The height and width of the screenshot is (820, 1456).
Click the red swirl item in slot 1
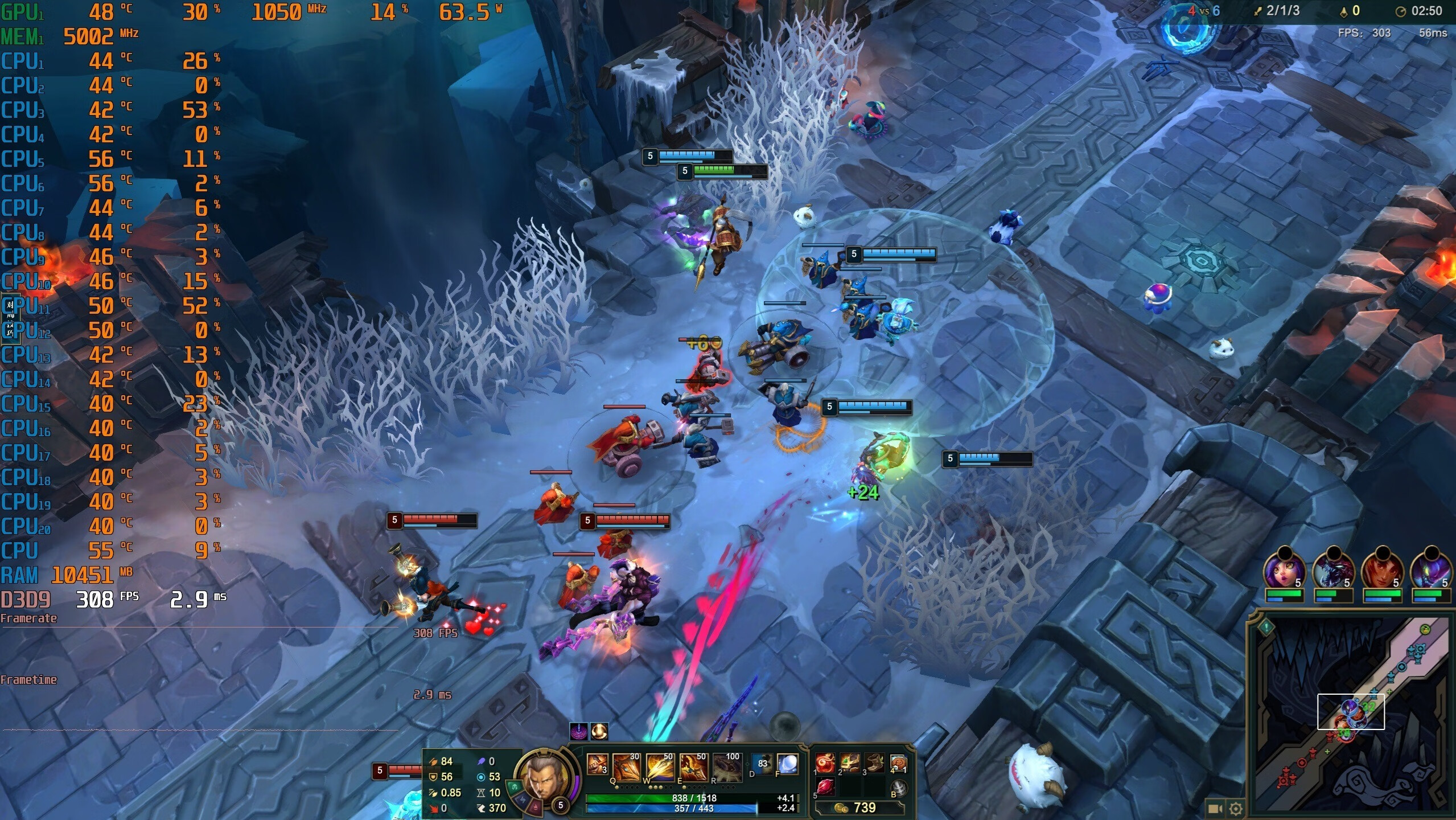point(825,763)
